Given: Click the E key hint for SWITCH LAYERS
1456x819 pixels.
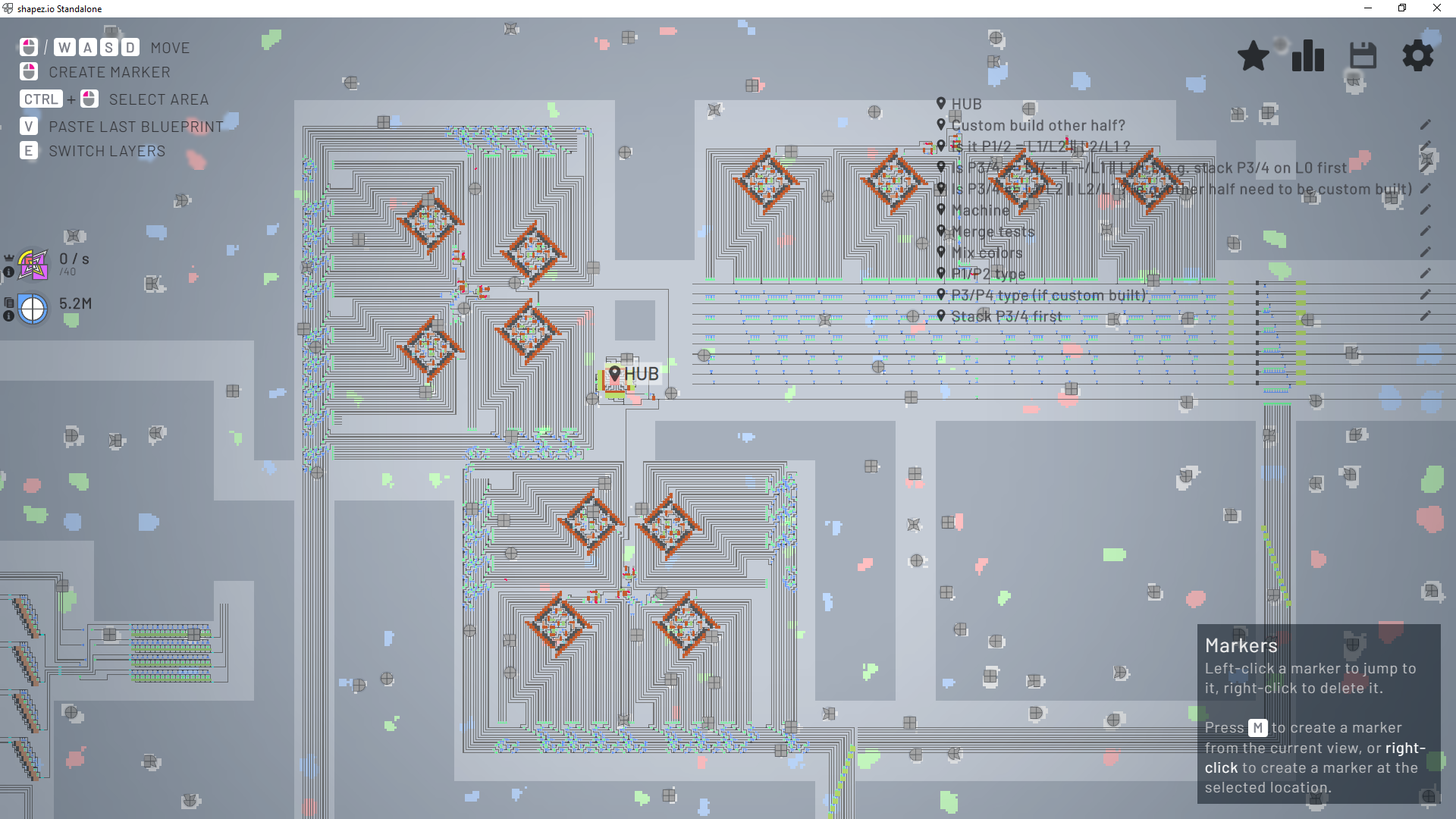Looking at the screenshot, I should point(28,150).
